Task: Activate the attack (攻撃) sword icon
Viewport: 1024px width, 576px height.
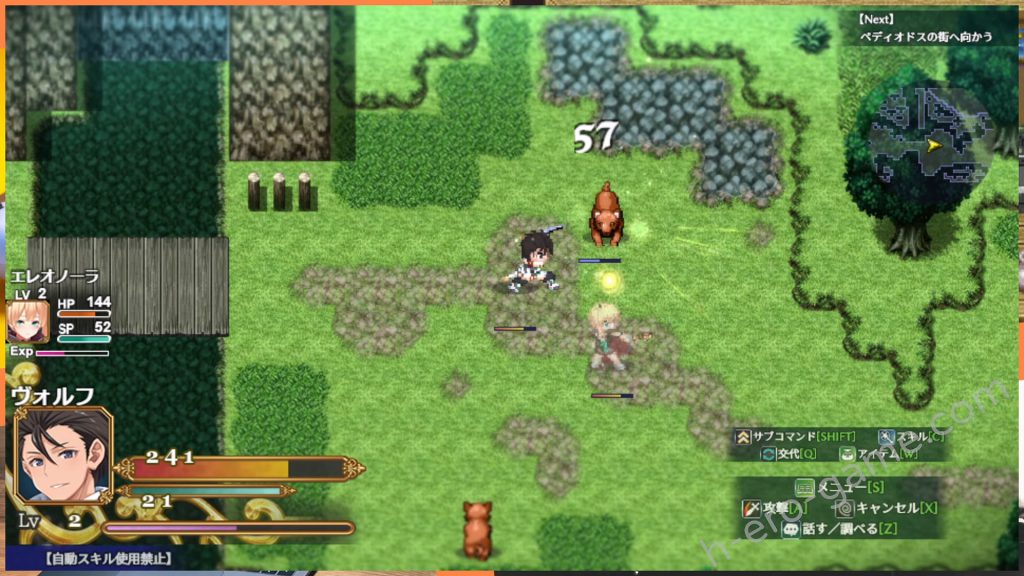Action: (750, 508)
